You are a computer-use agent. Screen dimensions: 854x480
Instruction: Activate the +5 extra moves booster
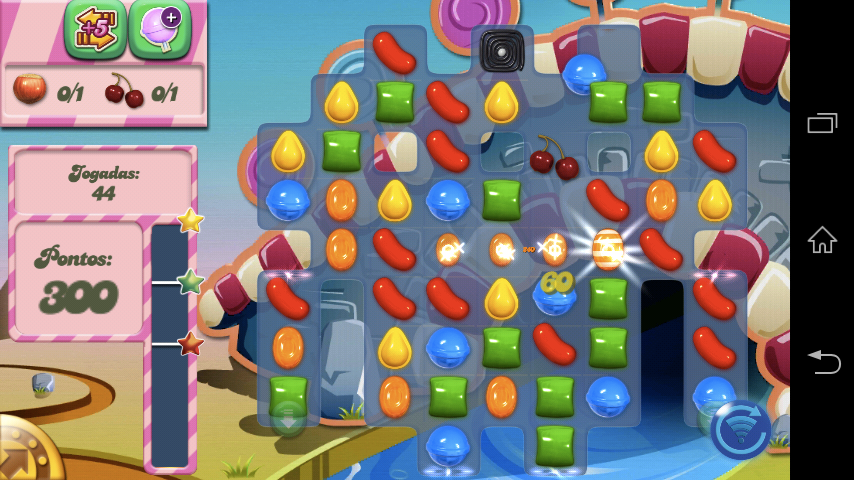click(95, 27)
